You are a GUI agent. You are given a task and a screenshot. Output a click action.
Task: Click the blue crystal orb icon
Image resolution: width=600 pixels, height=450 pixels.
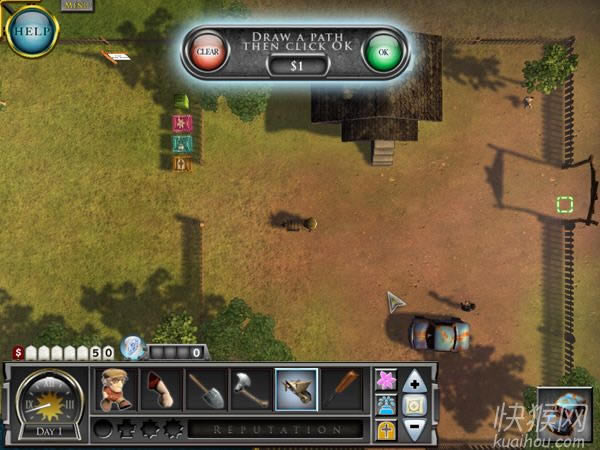pos(131,347)
